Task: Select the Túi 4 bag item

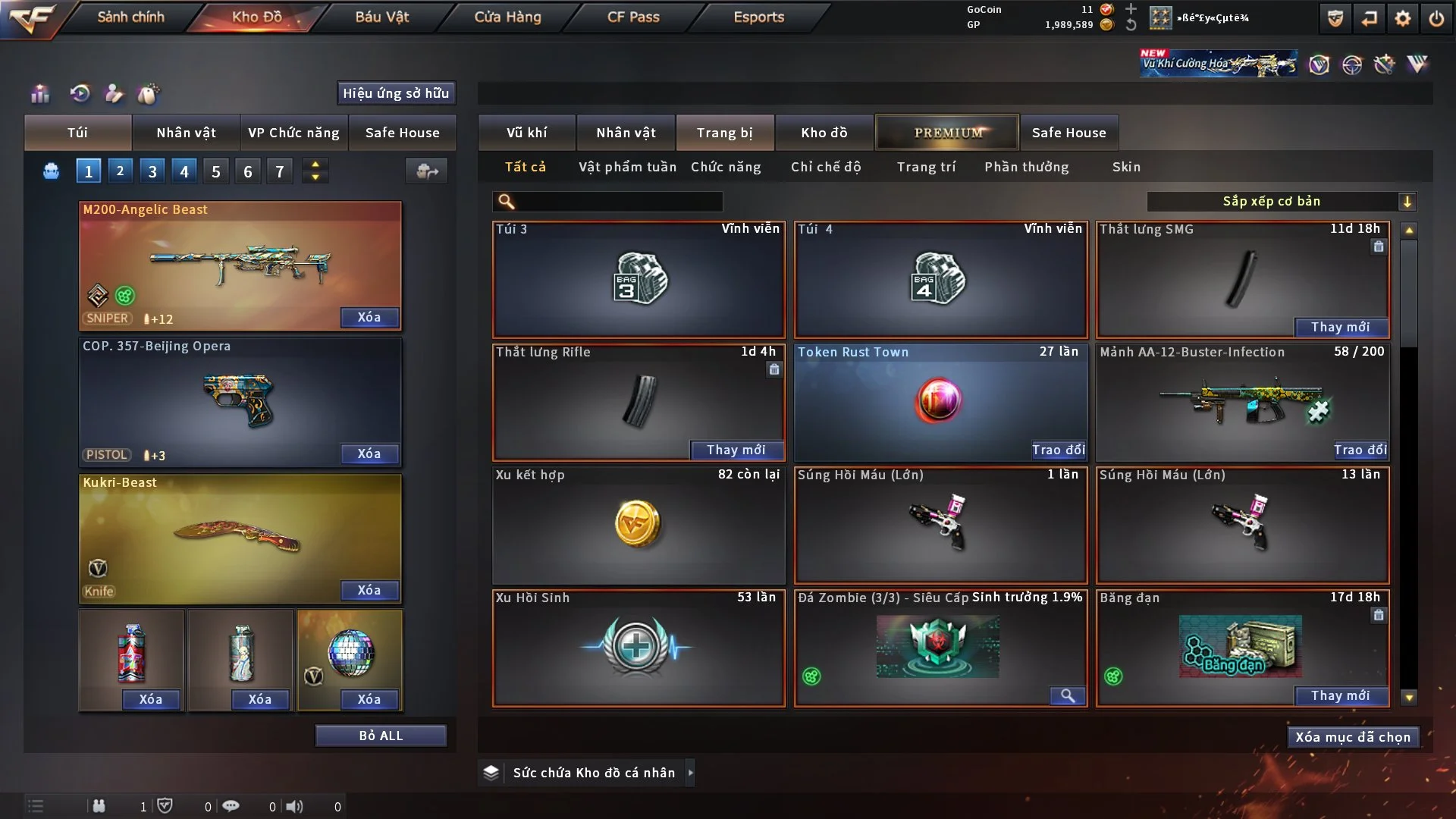Action: pos(940,279)
